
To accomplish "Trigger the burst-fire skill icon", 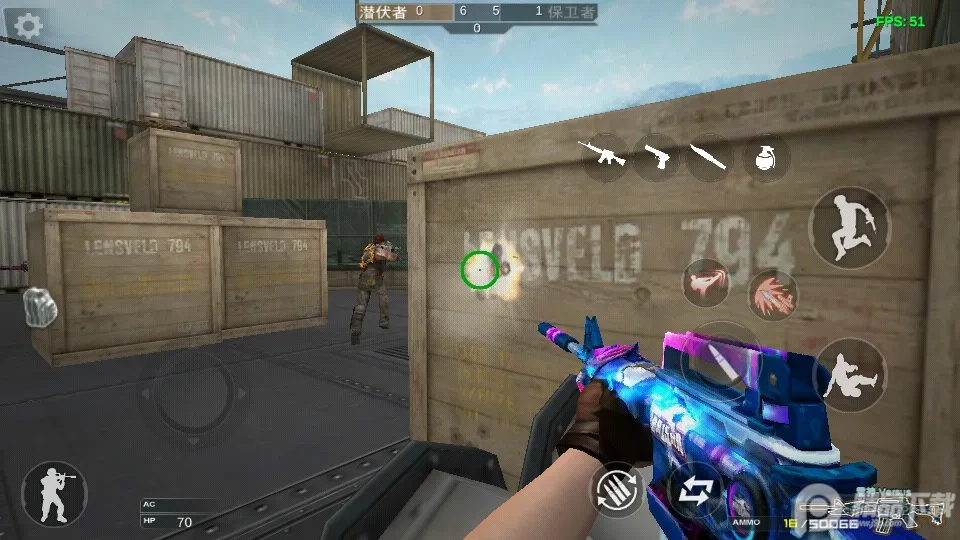I will [772, 294].
